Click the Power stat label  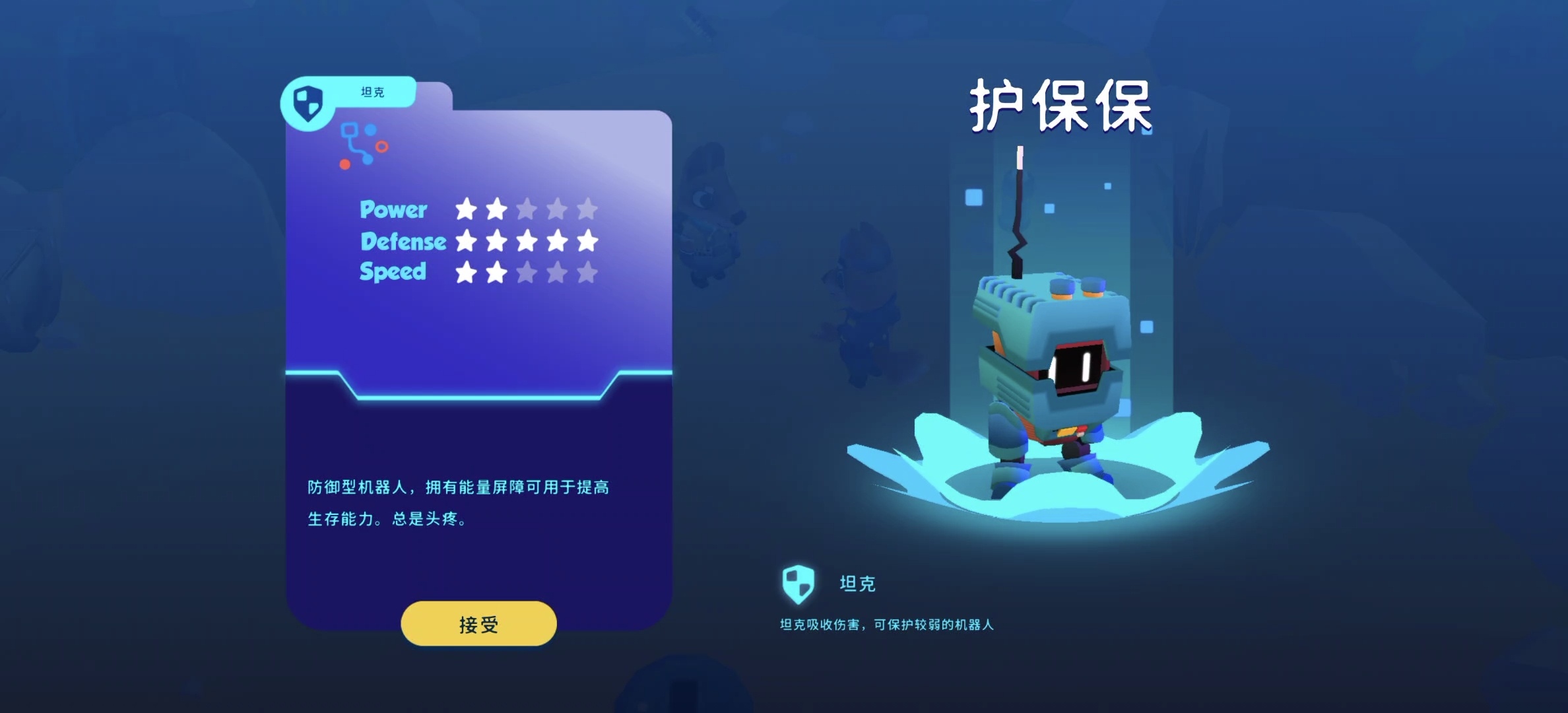pyautogui.click(x=393, y=210)
